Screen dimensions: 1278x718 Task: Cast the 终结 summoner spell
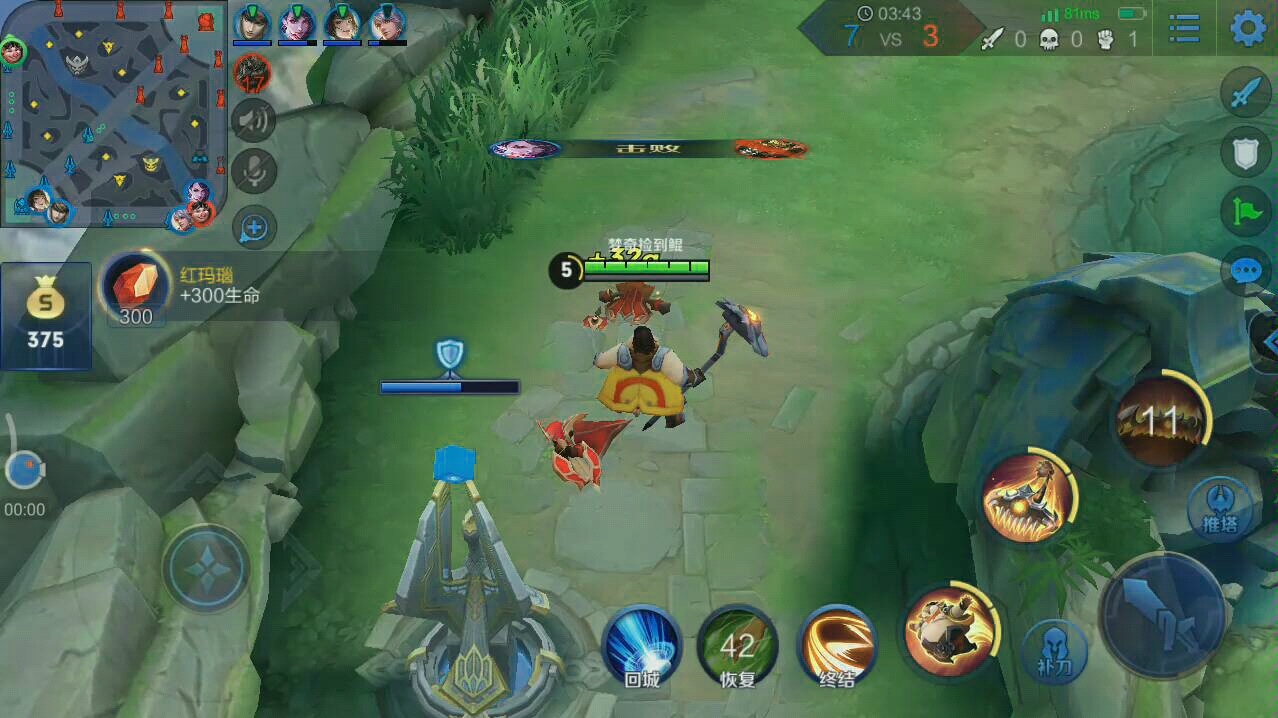(x=836, y=645)
